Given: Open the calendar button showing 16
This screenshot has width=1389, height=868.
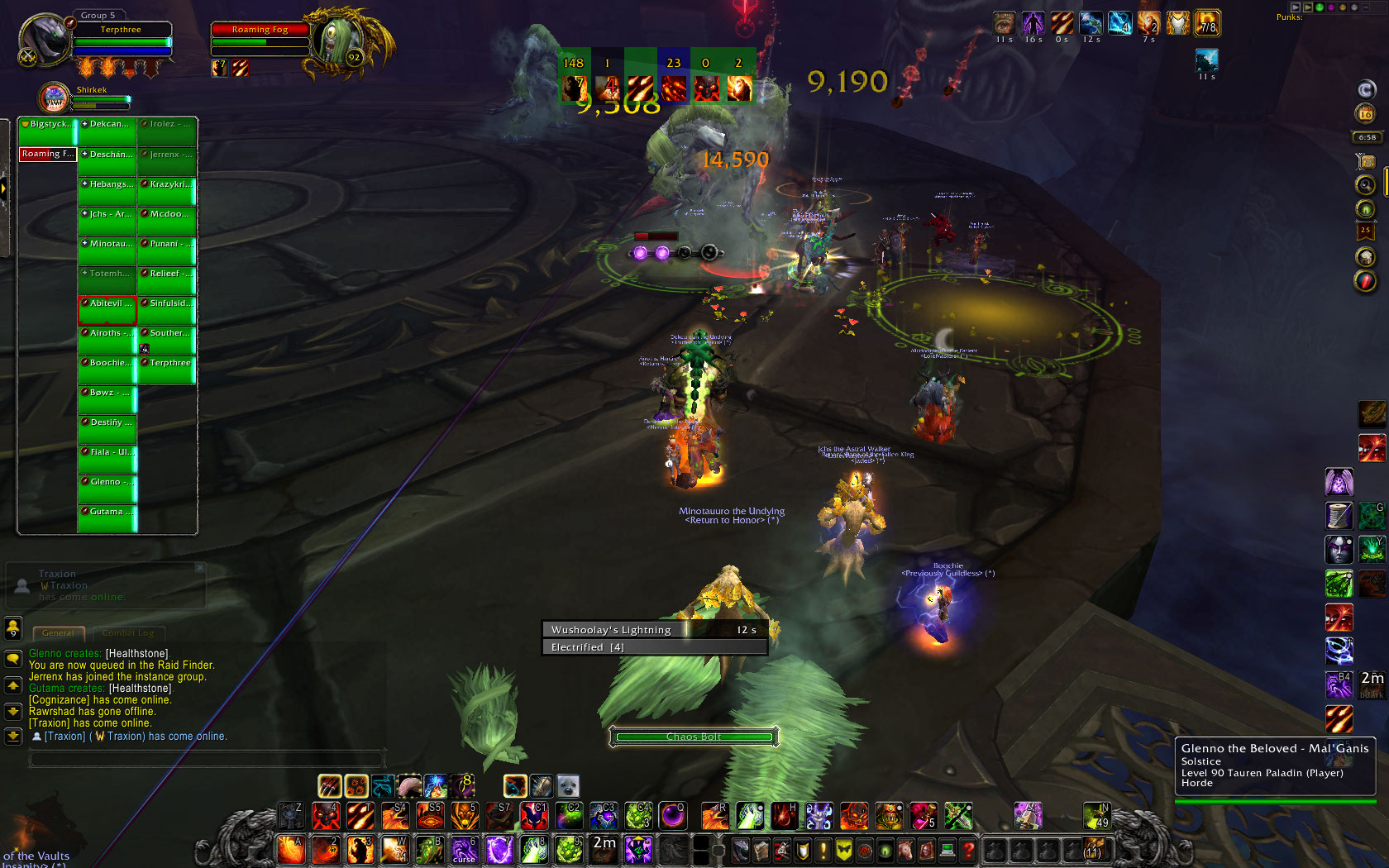Looking at the screenshot, I should [x=1366, y=113].
